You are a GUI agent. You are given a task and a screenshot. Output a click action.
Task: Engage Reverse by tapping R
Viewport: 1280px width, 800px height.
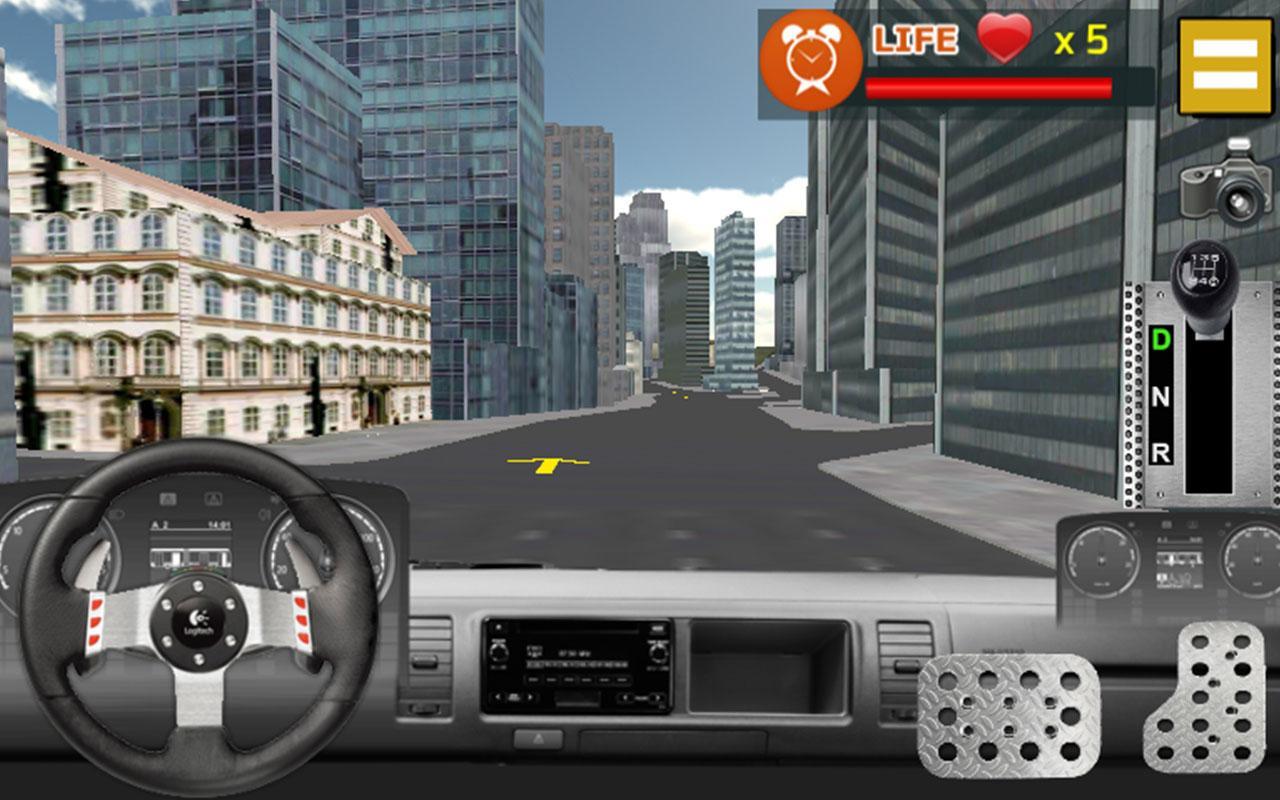click(1160, 452)
